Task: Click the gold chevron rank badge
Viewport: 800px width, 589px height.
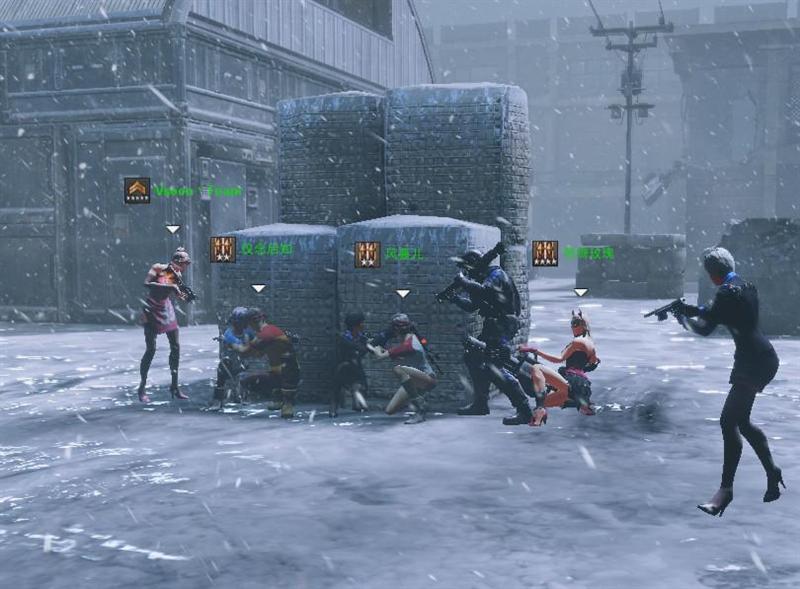Action: tap(137, 190)
